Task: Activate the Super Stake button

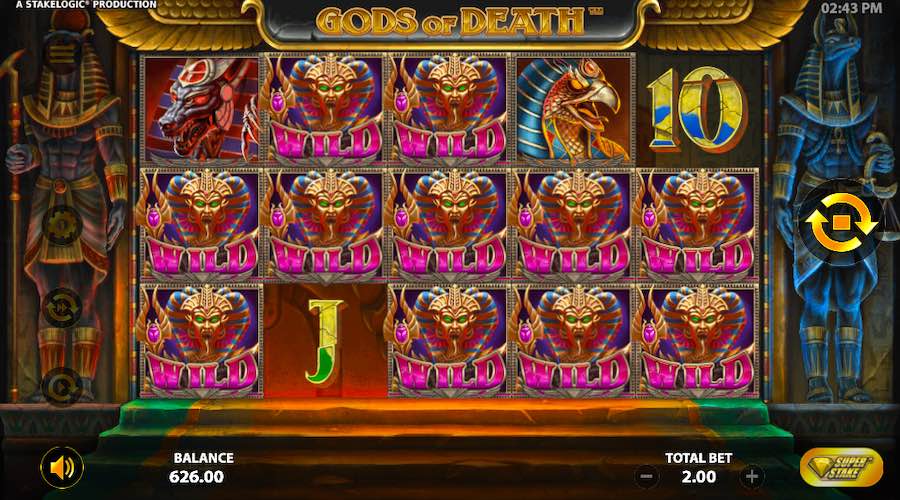Action: (x=841, y=467)
